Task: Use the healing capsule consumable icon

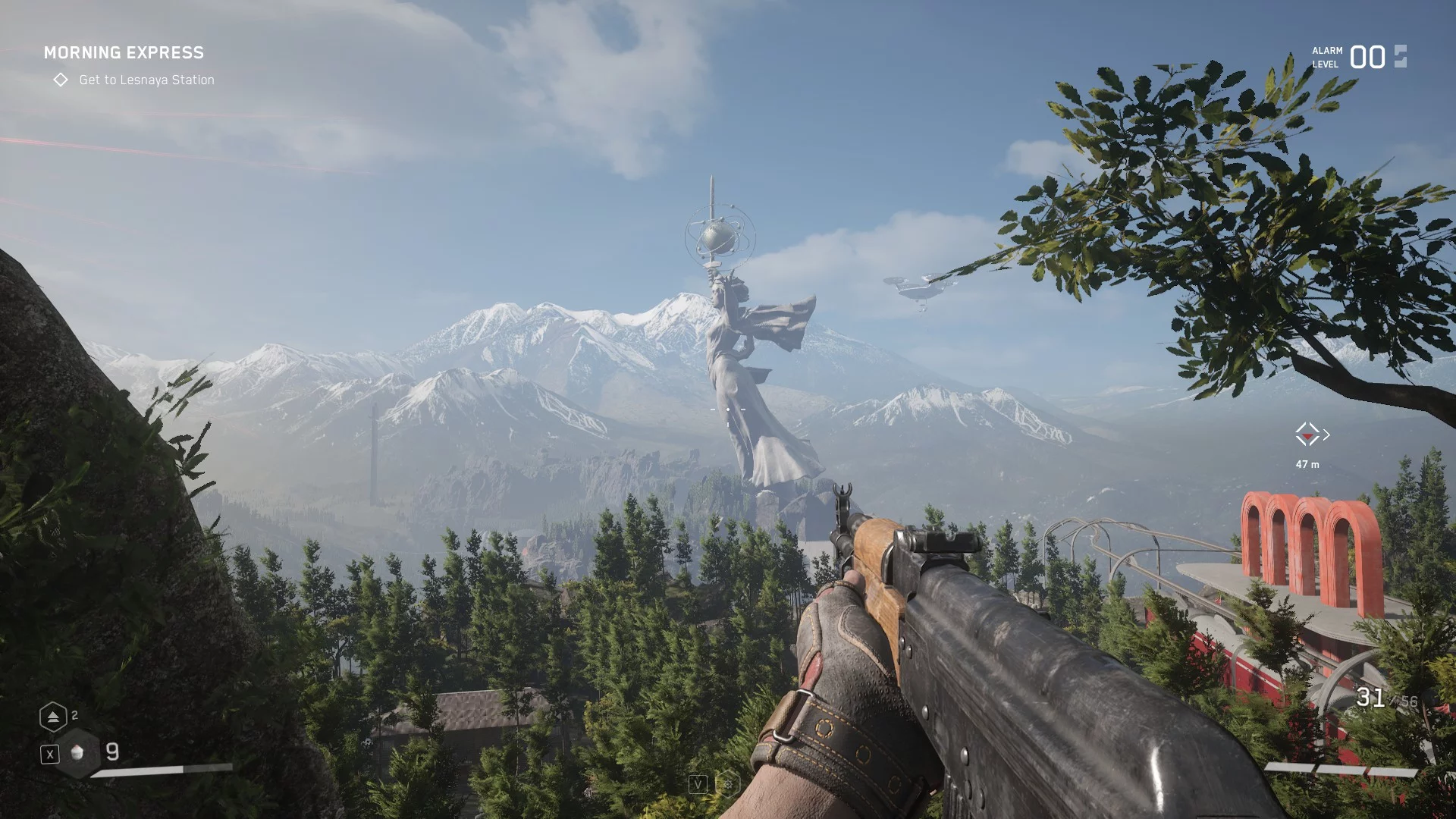Action: (77, 752)
